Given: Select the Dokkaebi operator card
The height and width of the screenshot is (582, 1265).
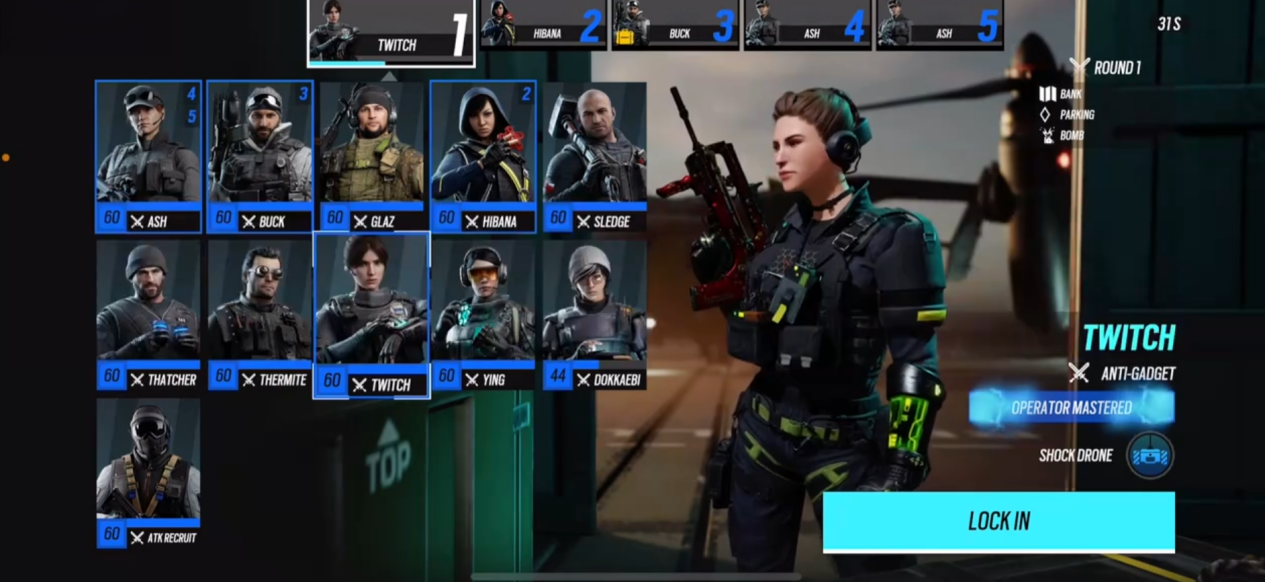Looking at the screenshot, I should 594,314.
